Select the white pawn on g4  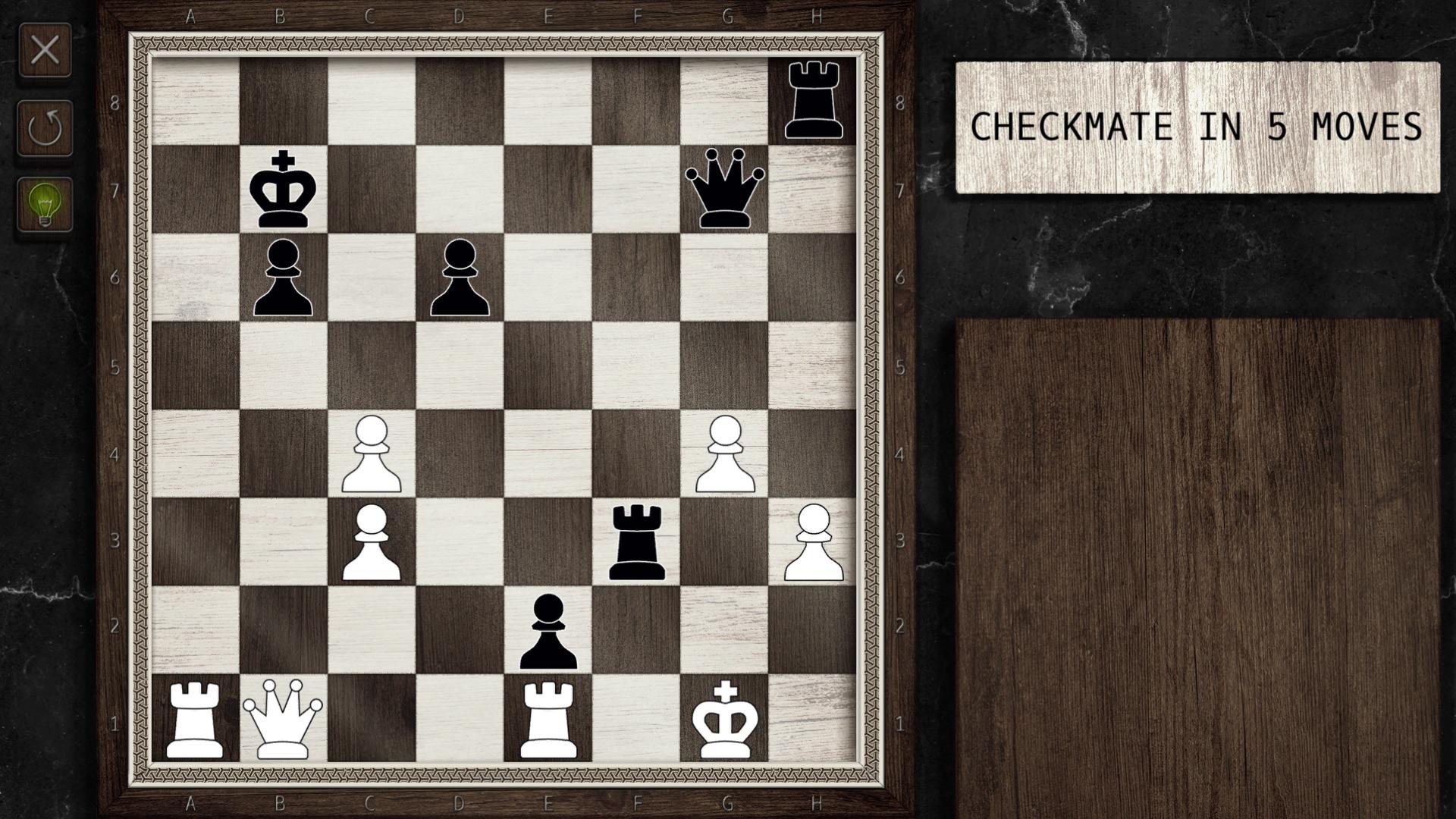pos(726,455)
